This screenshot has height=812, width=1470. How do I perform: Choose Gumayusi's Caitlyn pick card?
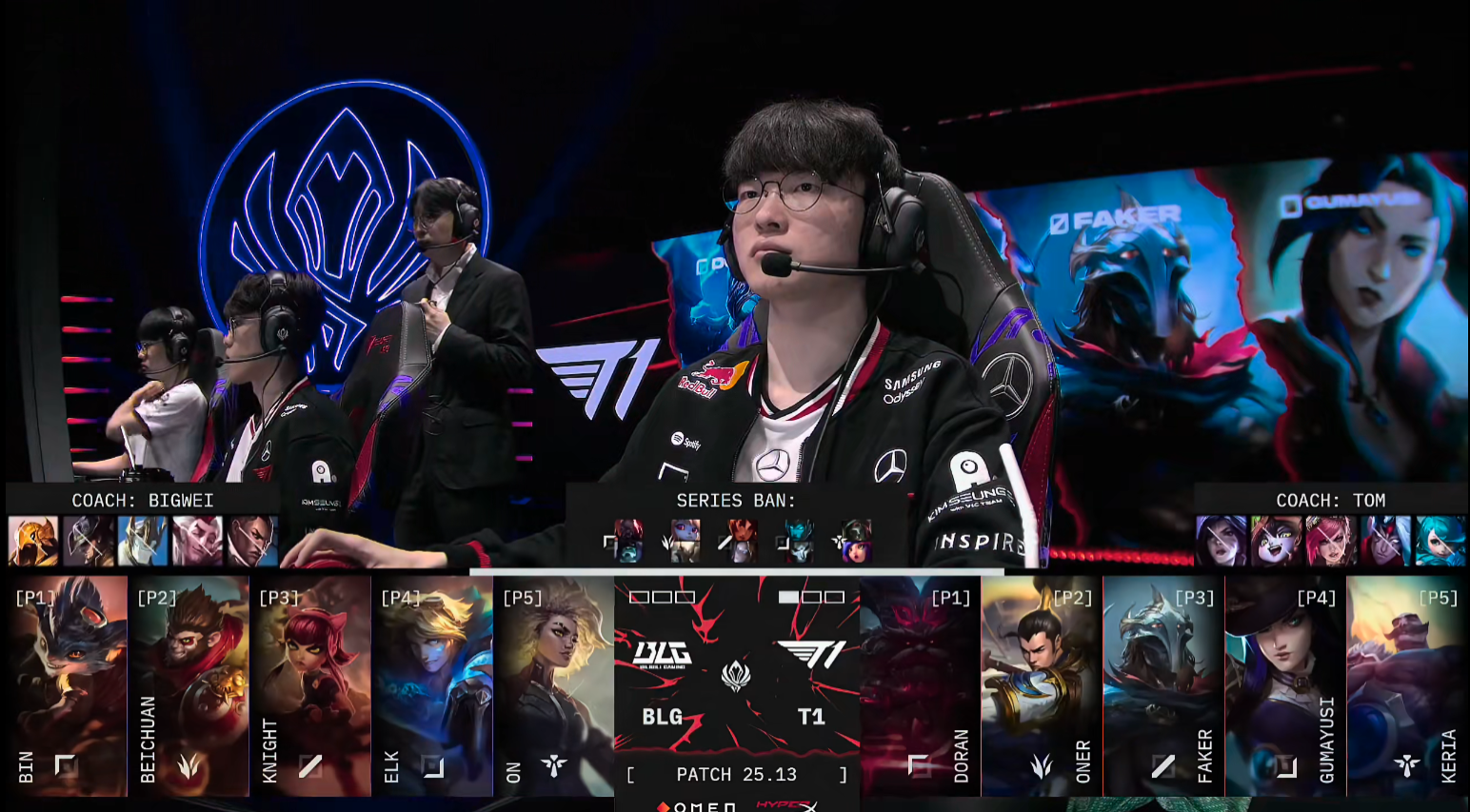[x=1285, y=685]
